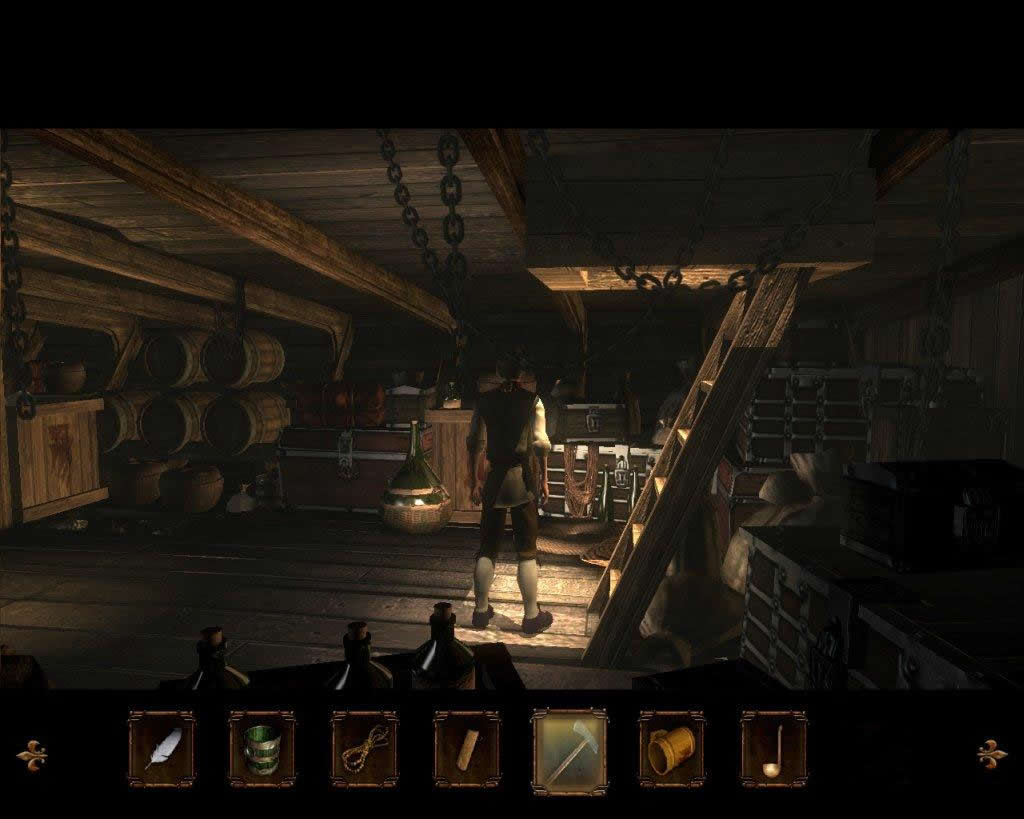Click the right fleur-de-lis inventory arrow

point(992,752)
